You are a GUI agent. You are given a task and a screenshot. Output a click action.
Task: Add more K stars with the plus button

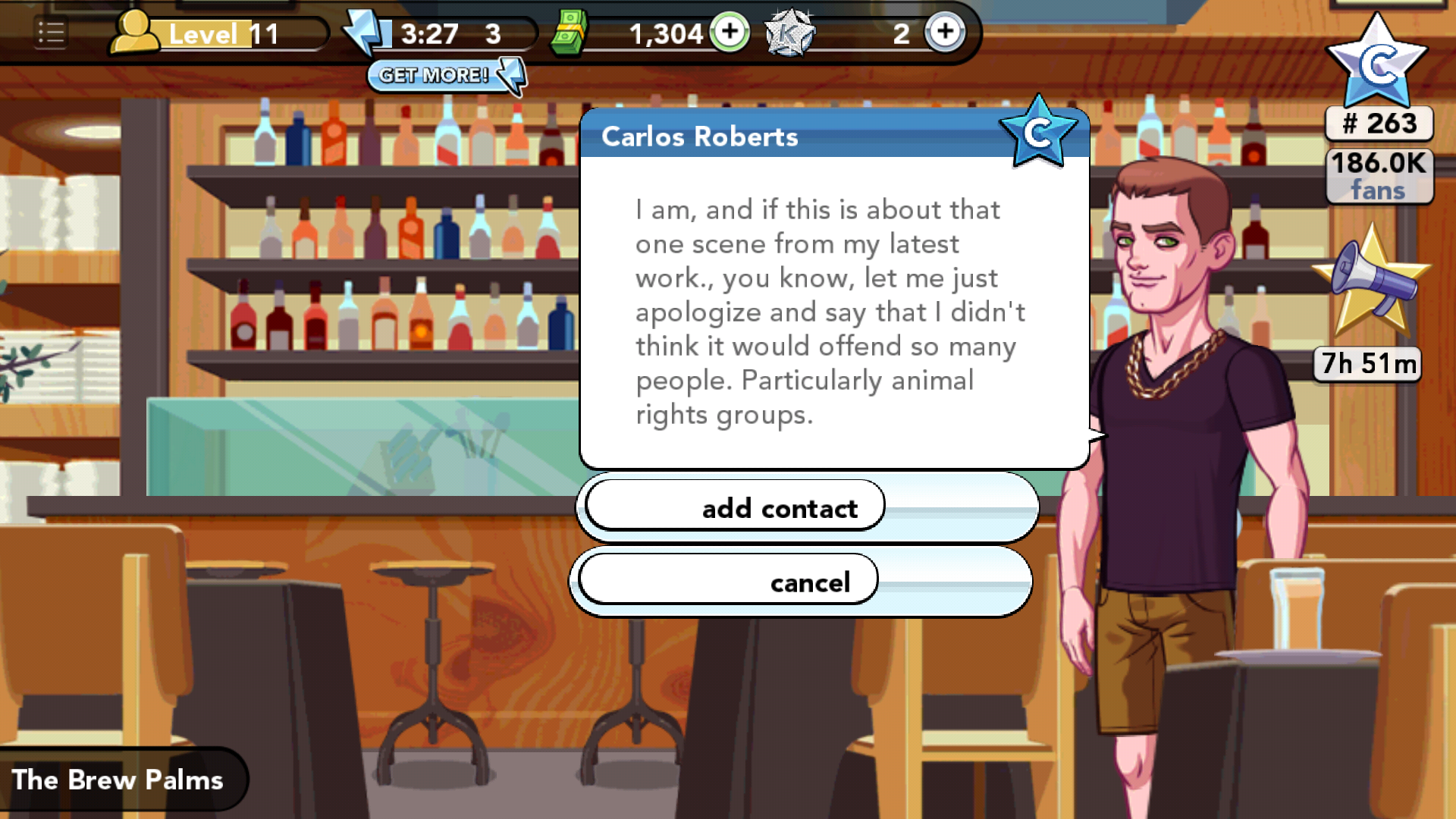tap(945, 33)
